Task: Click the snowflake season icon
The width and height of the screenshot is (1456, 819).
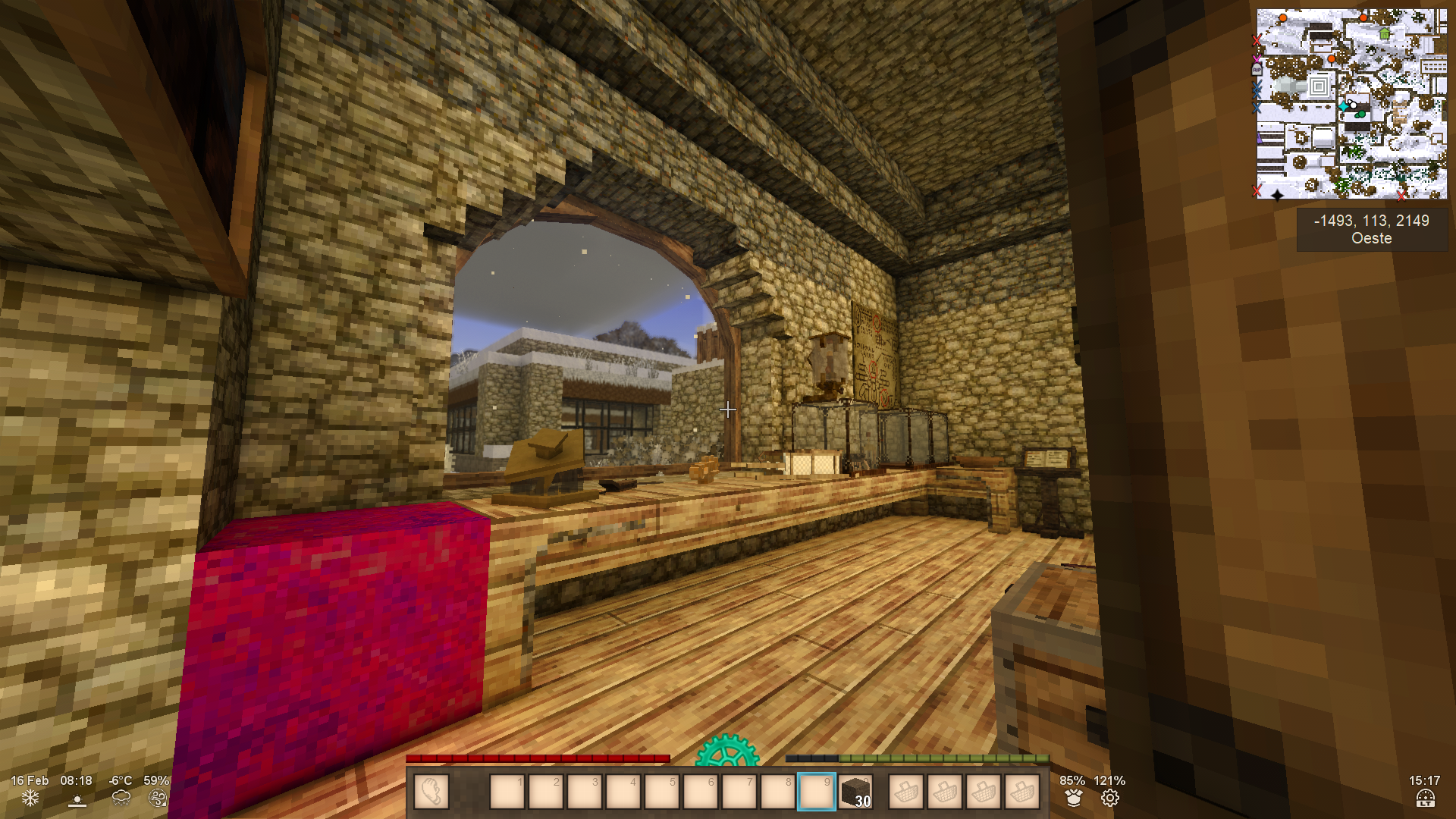Action: (30, 798)
